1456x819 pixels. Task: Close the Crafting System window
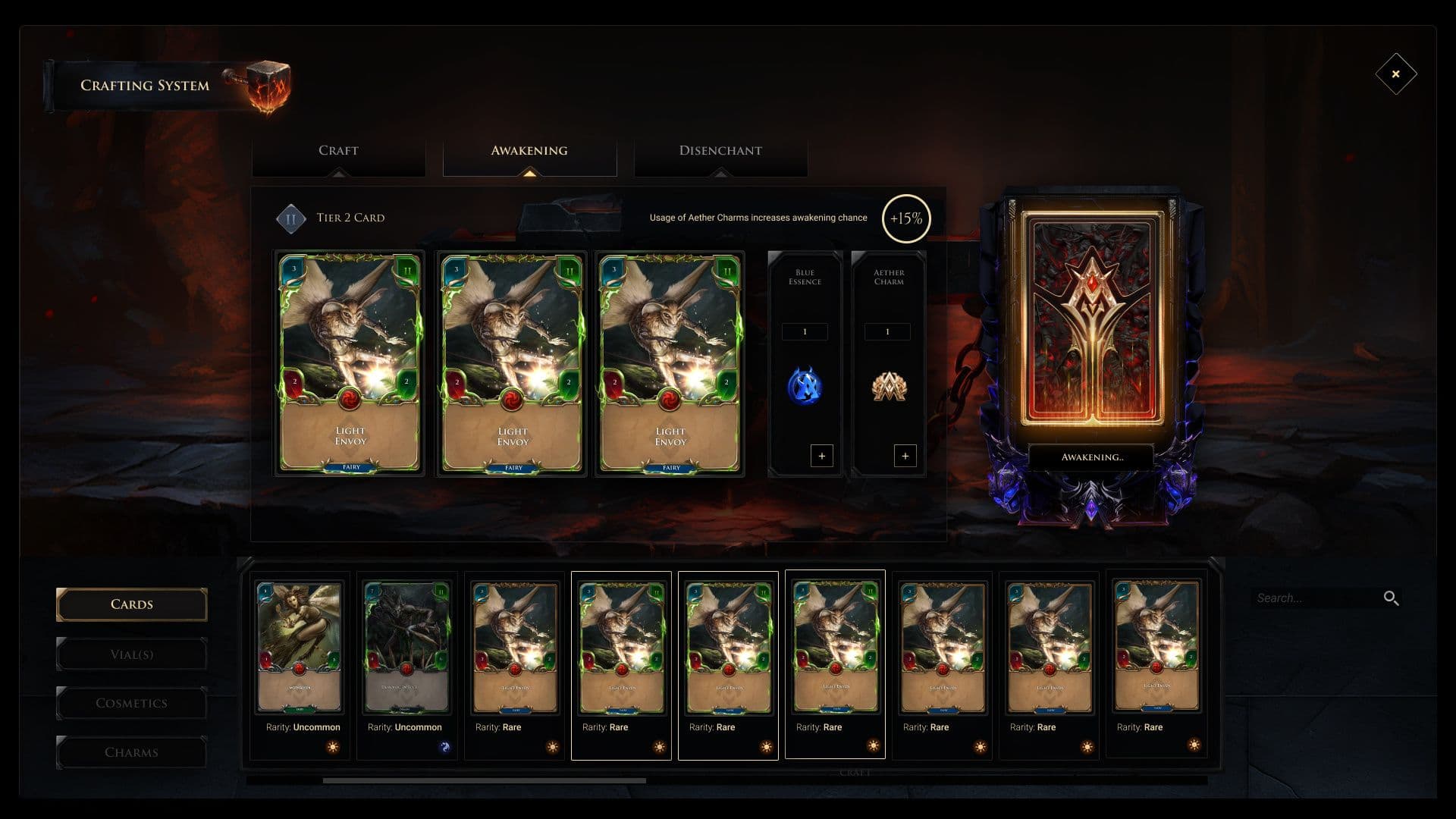pyautogui.click(x=1395, y=74)
